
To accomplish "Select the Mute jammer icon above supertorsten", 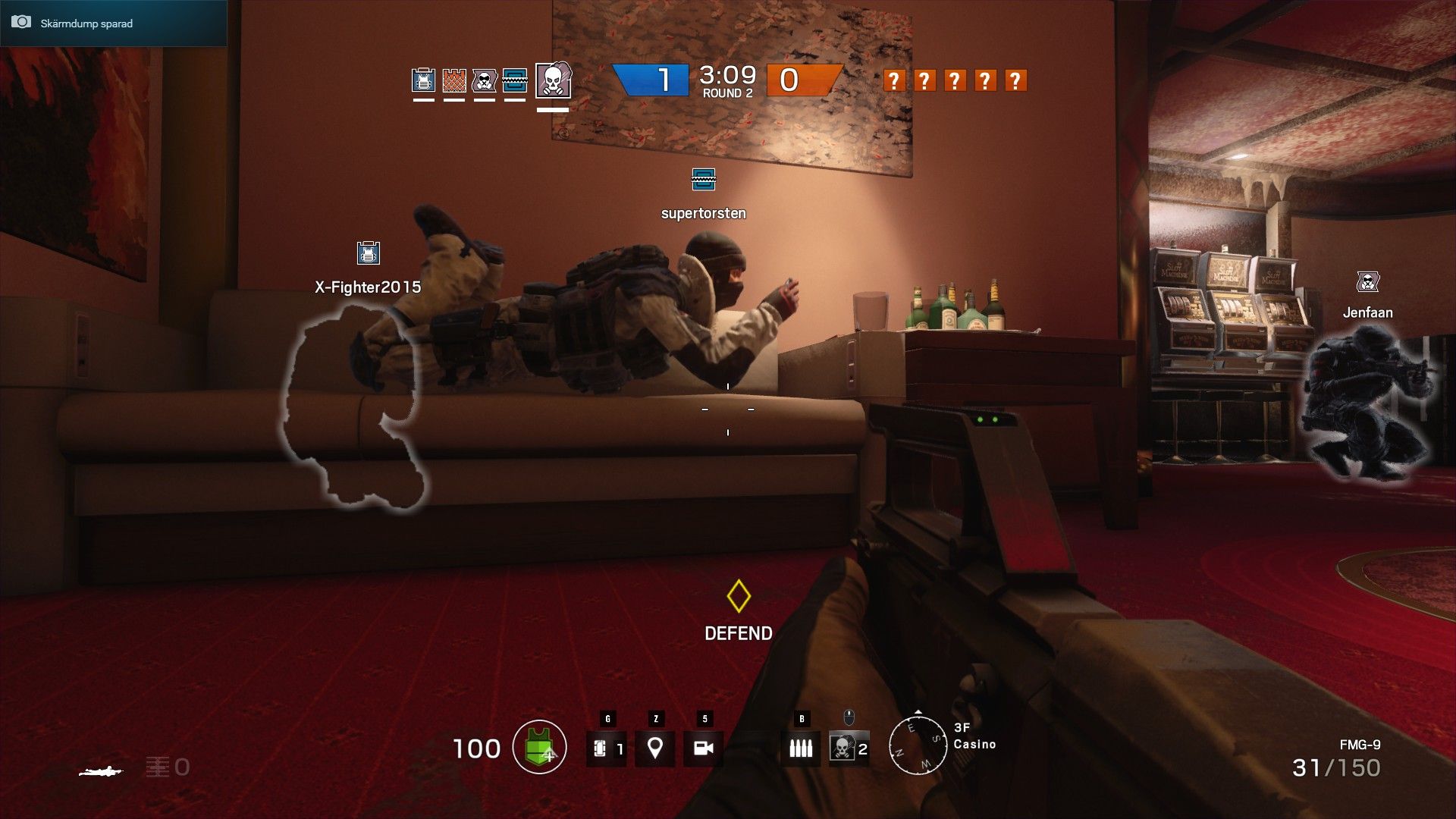I will 704,180.
